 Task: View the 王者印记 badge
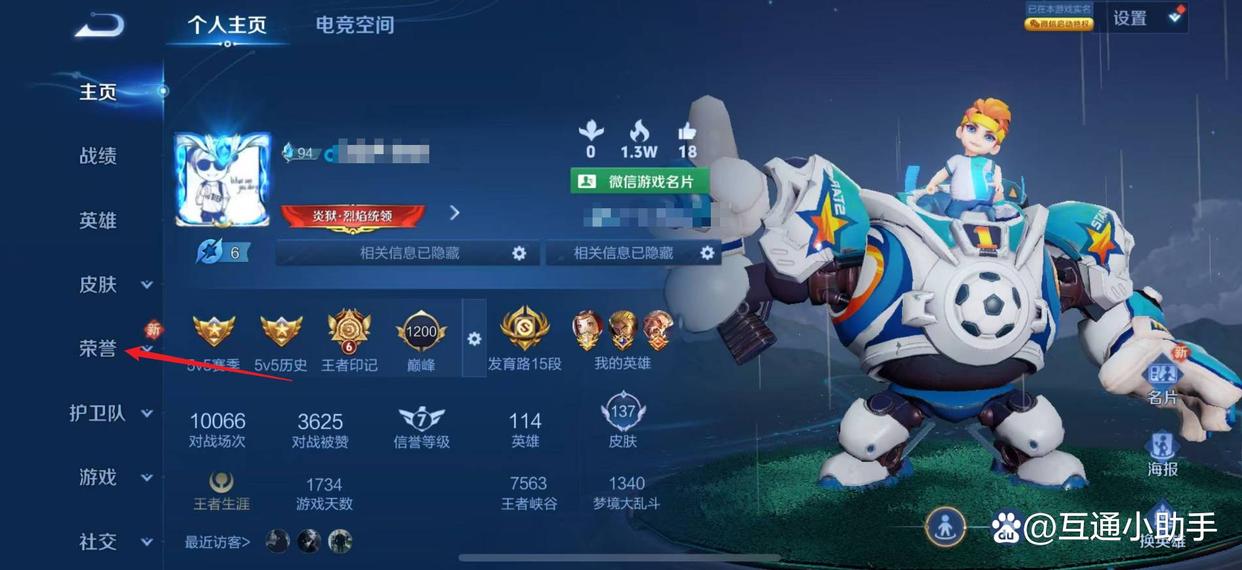[x=349, y=338]
